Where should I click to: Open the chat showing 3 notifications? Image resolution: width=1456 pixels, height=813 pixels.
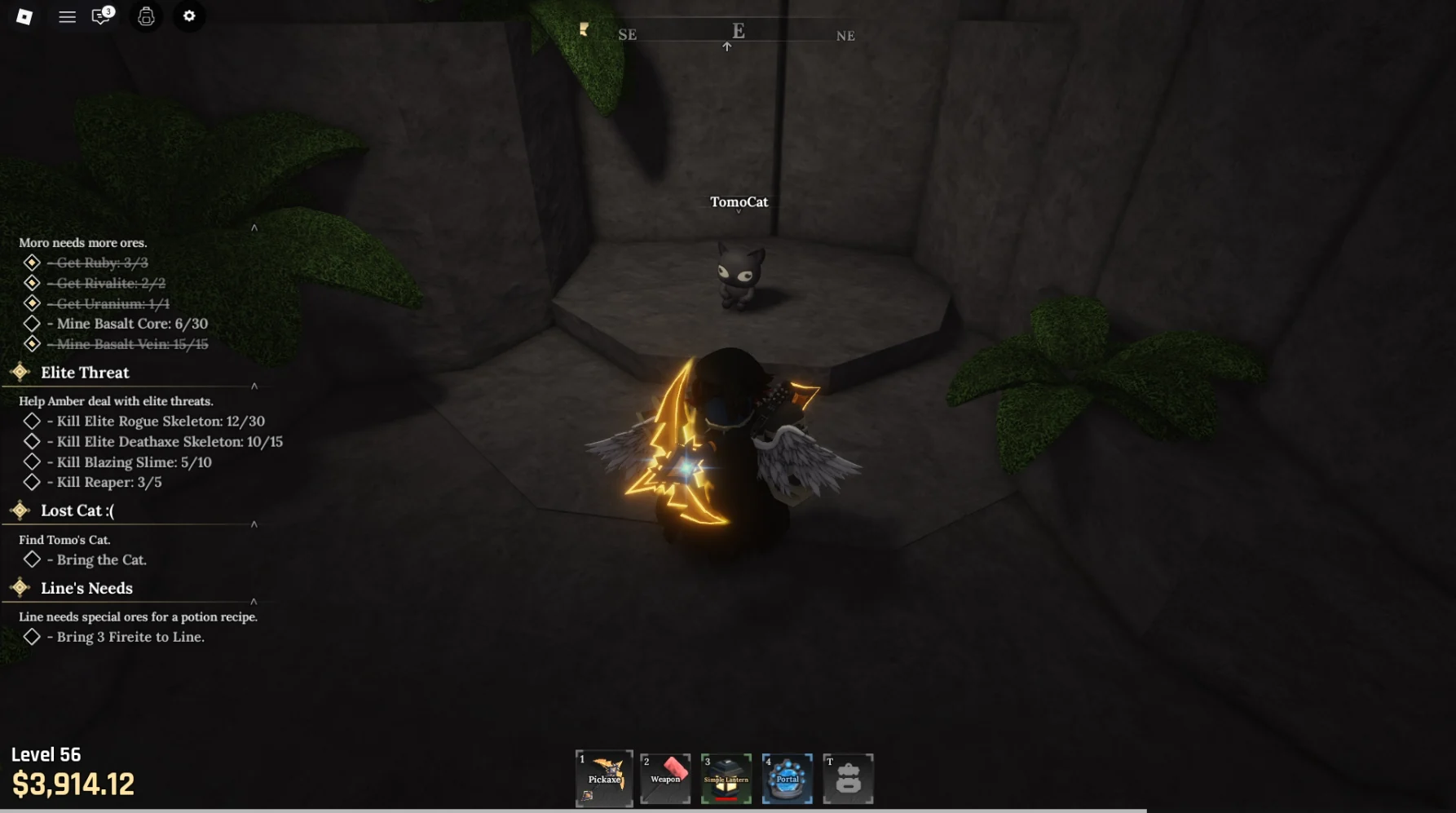[x=99, y=15]
